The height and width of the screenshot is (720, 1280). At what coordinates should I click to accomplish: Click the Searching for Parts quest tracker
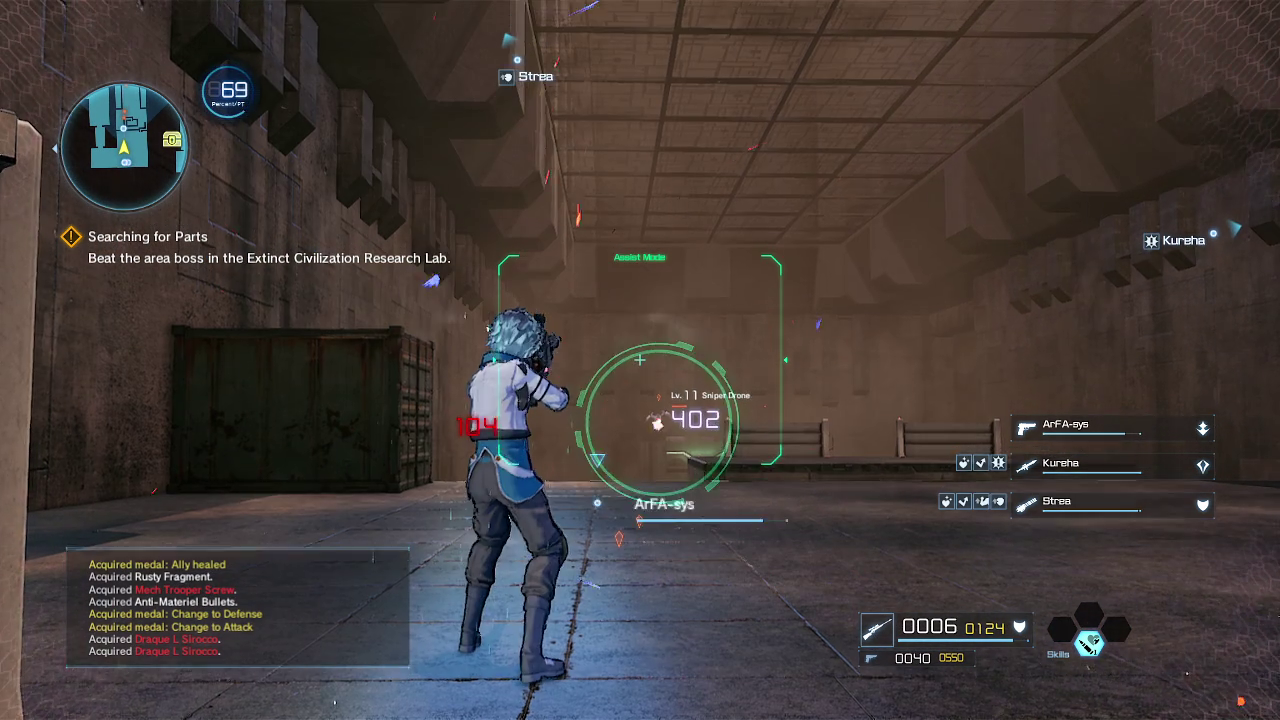tap(147, 237)
